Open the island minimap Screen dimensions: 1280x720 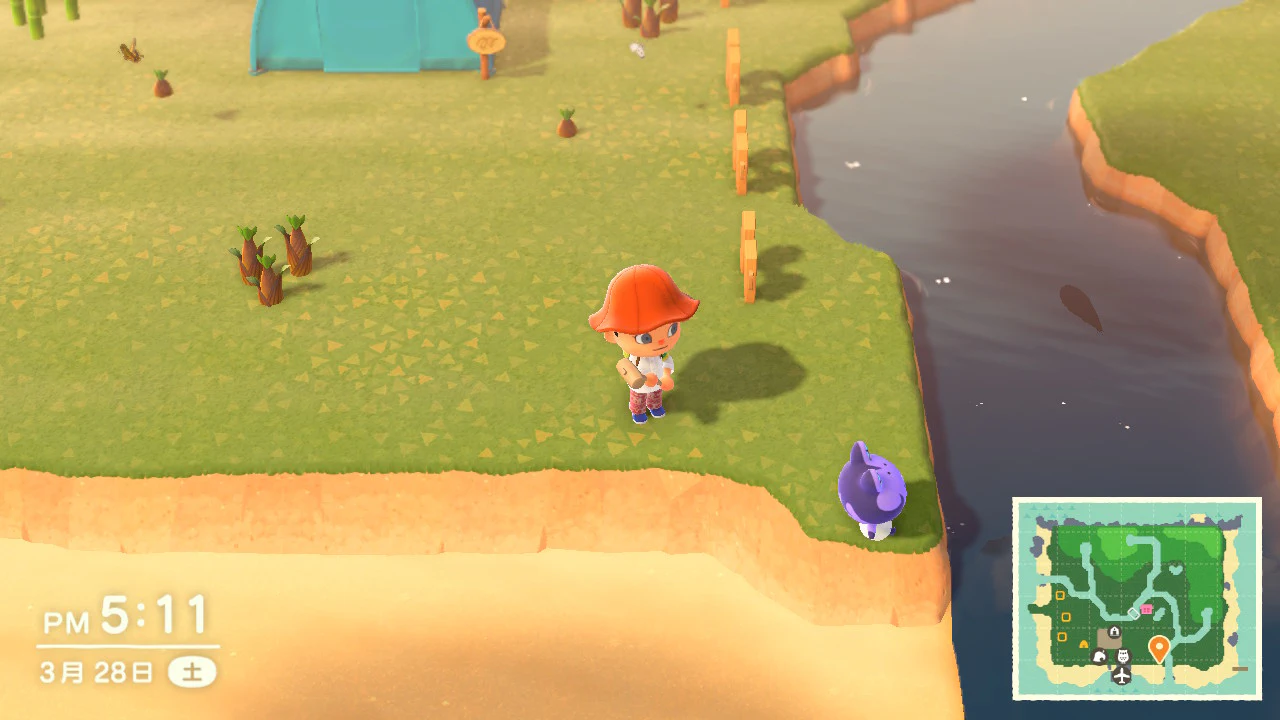click(1137, 598)
